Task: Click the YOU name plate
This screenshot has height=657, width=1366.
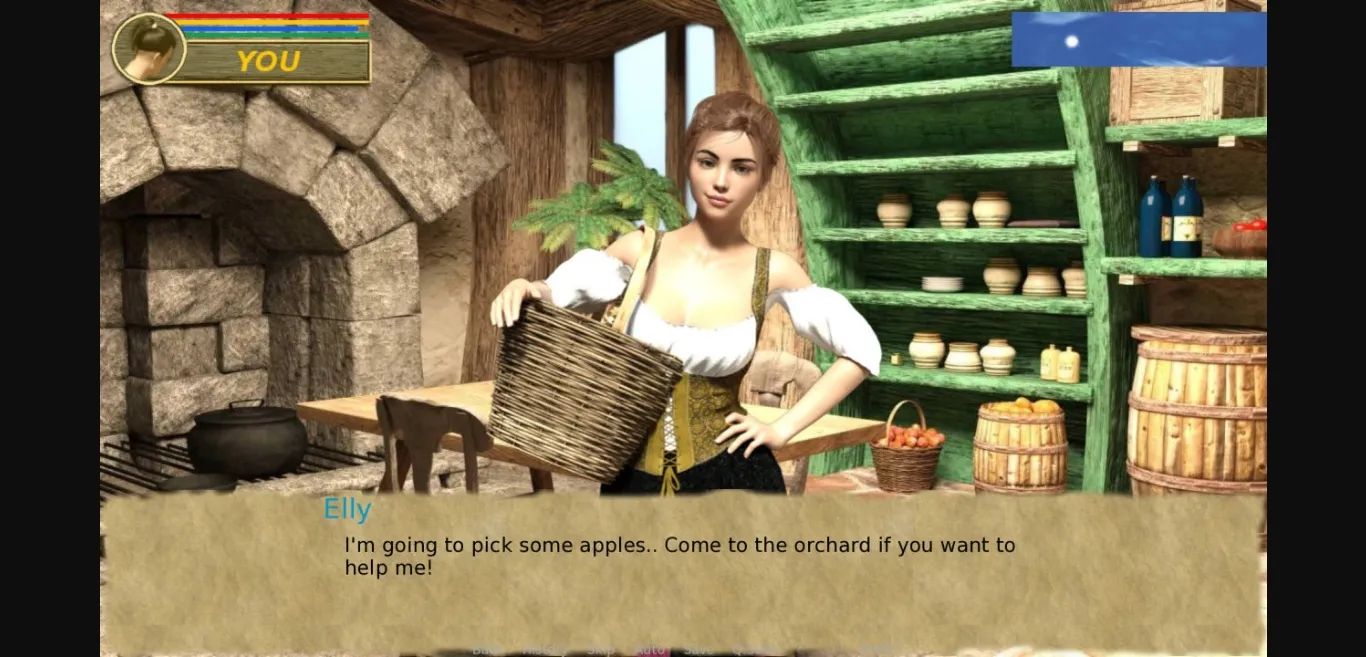Action: pyautogui.click(x=270, y=61)
